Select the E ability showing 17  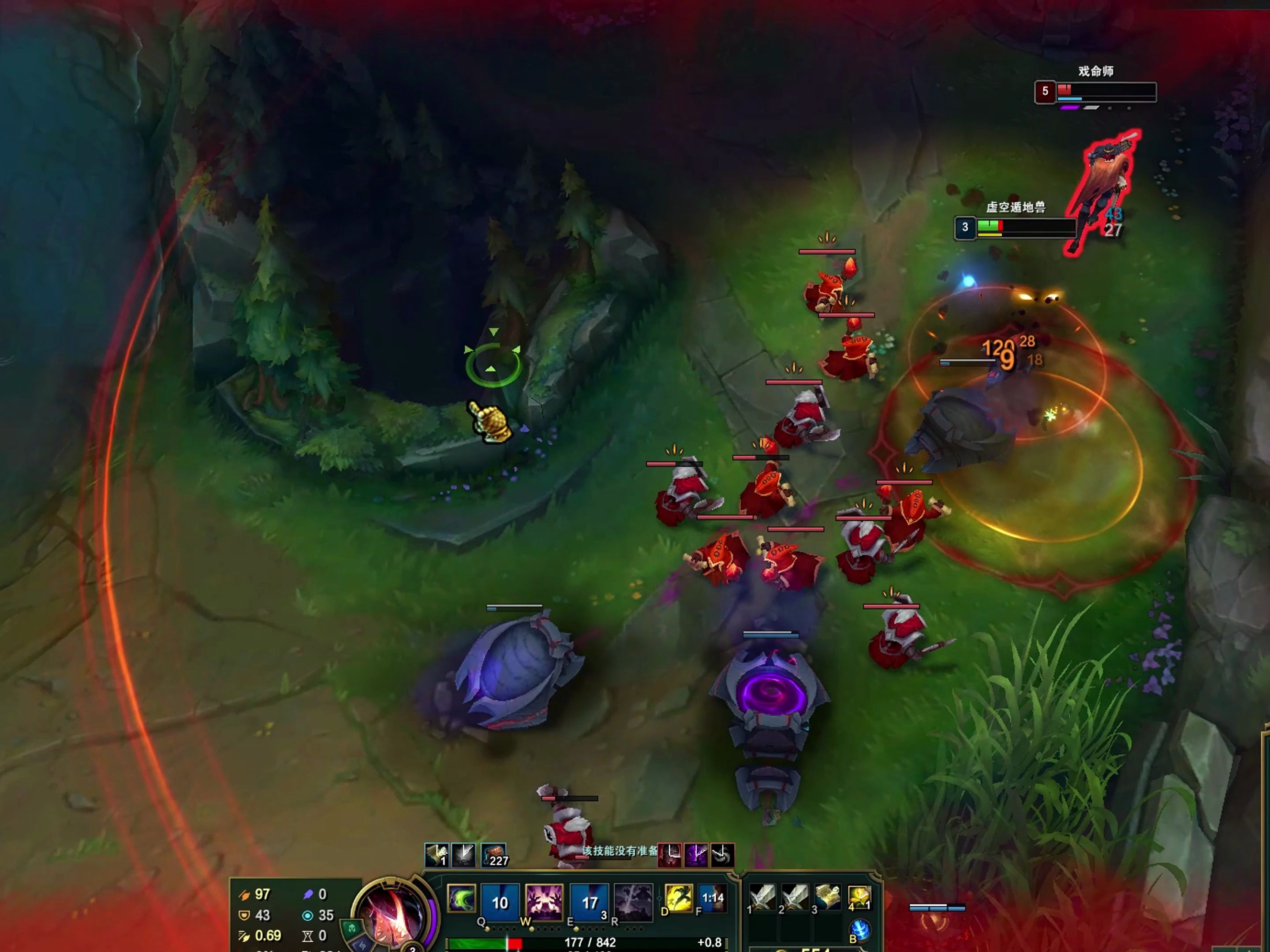click(x=589, y=902)
